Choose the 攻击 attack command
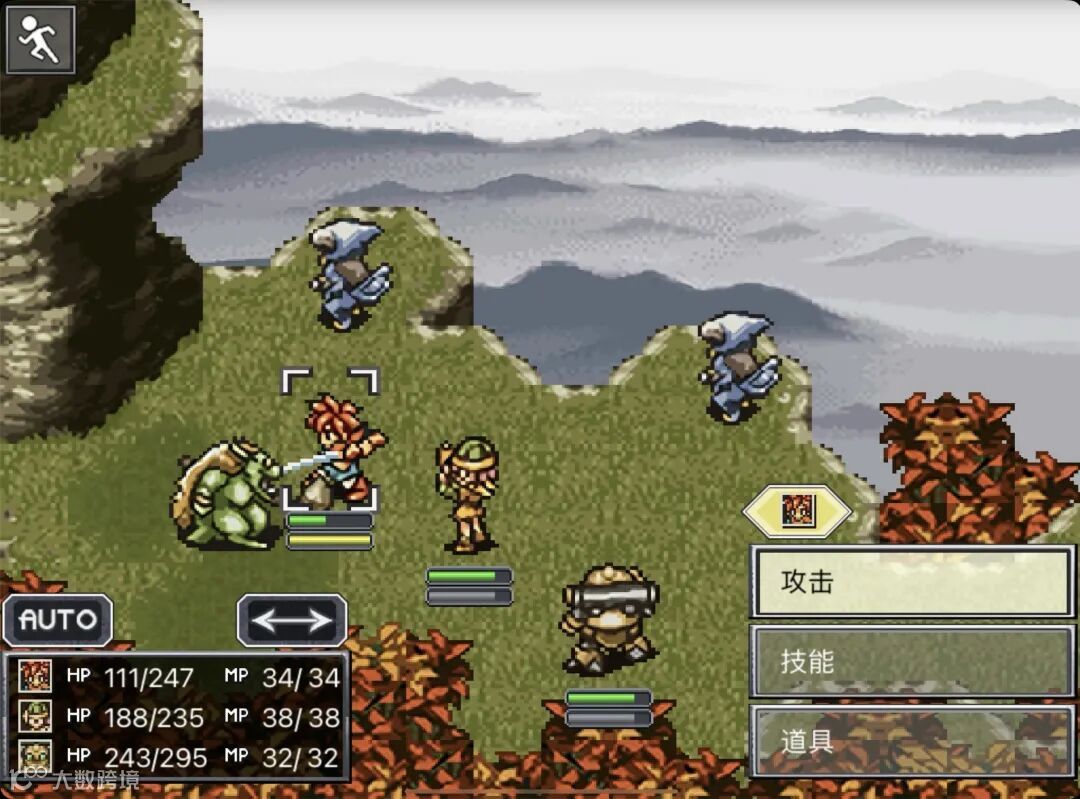 click(911, 582)
